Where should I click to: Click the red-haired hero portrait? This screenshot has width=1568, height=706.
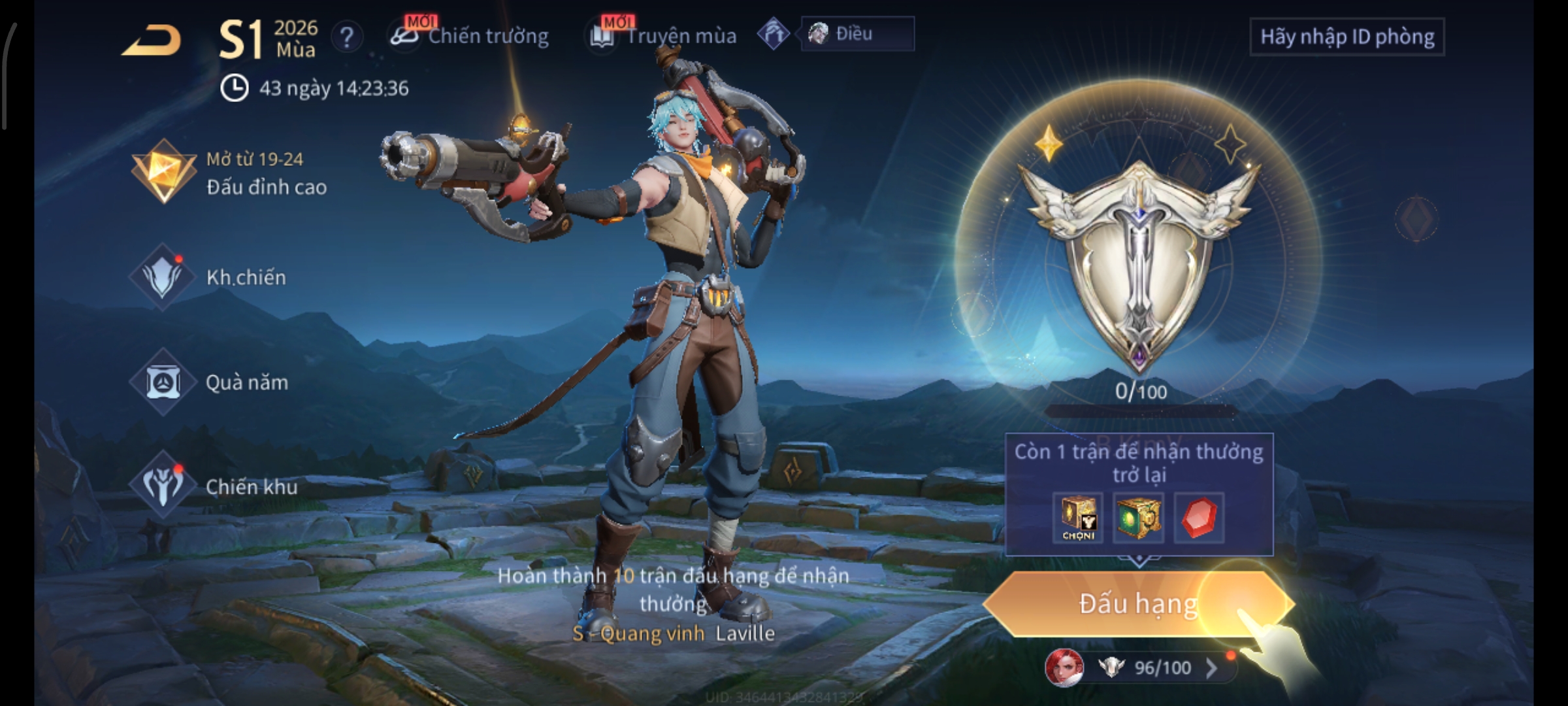(x=1064, y=668)
